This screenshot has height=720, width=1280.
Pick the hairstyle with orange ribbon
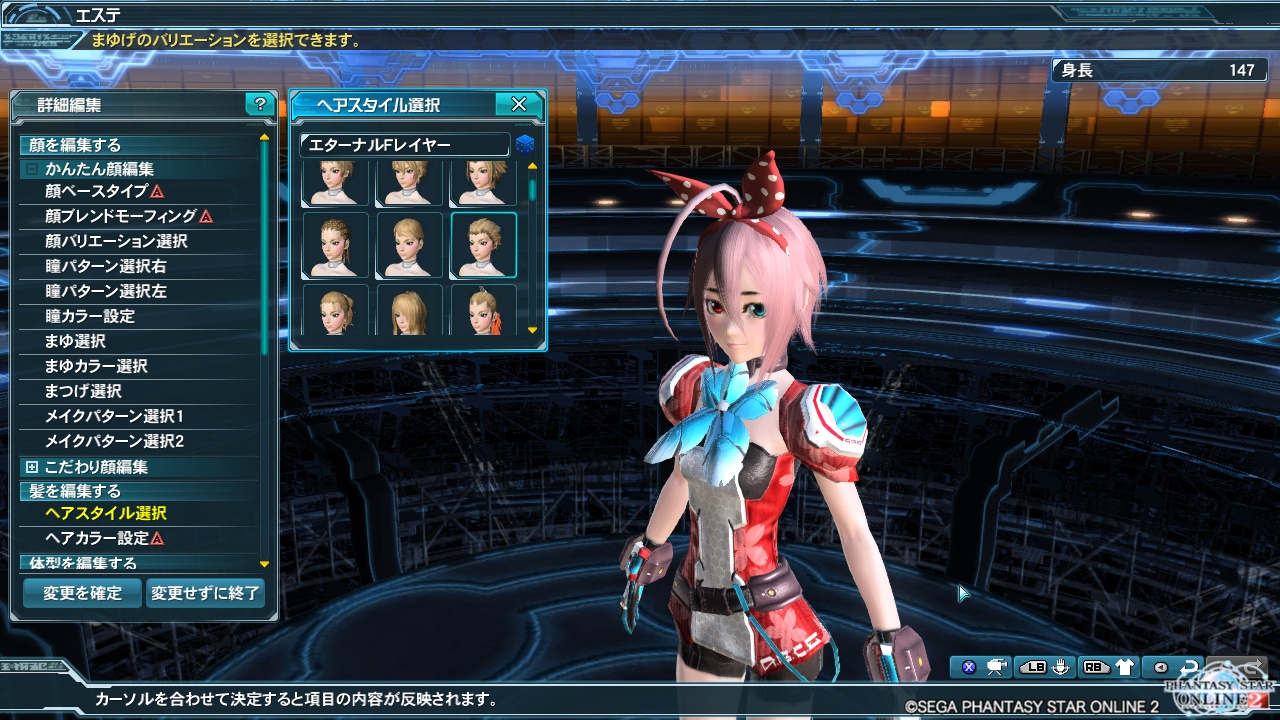click(x=484, y=311)
